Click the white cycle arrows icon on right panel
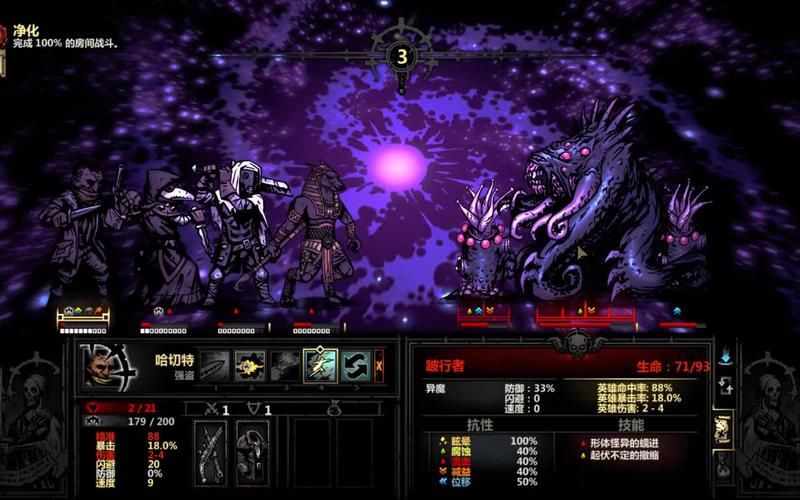 point(725,385)
